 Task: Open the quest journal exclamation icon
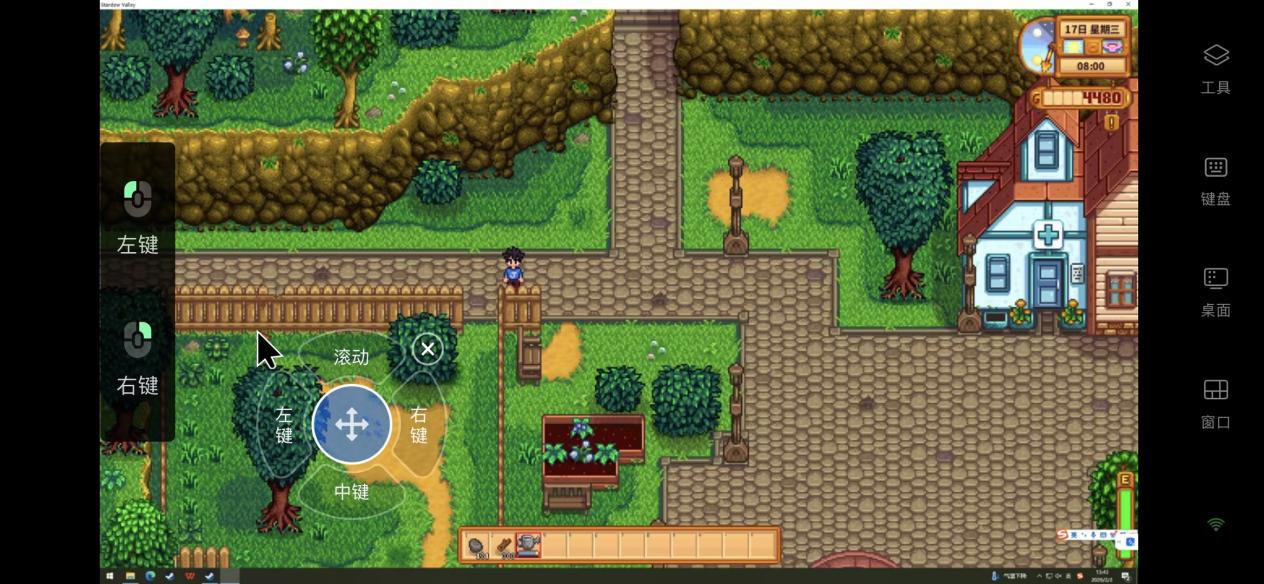coord(1111,122)
